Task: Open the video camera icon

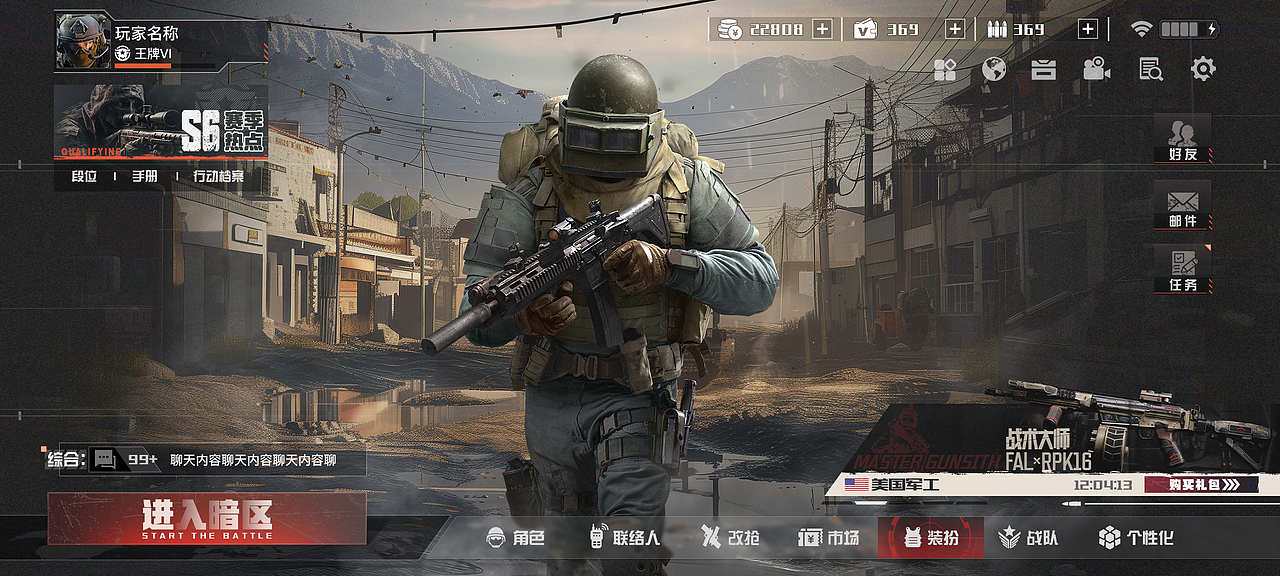Action: pos(1097,69)
